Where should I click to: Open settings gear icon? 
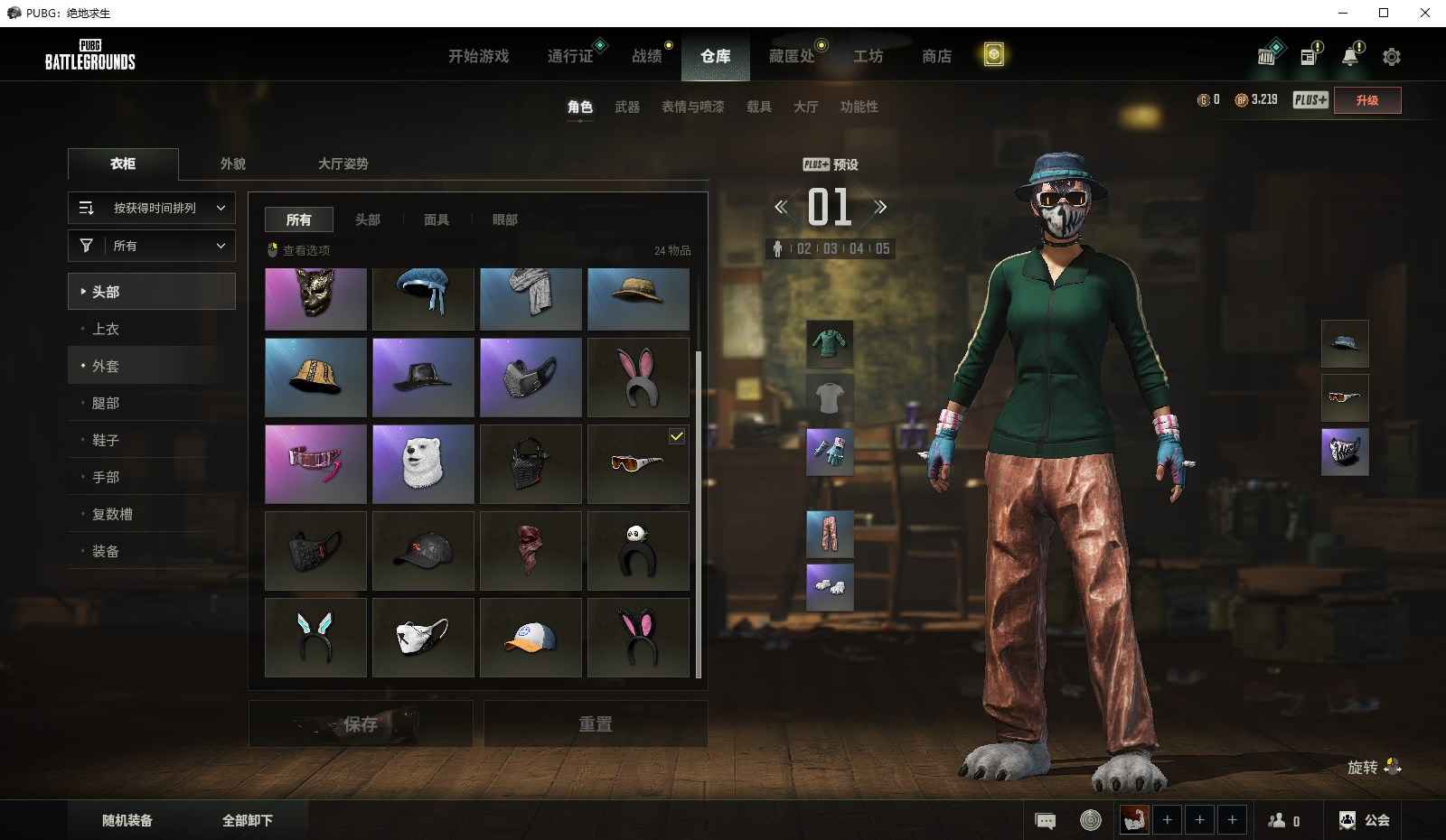coord(1392,57)
